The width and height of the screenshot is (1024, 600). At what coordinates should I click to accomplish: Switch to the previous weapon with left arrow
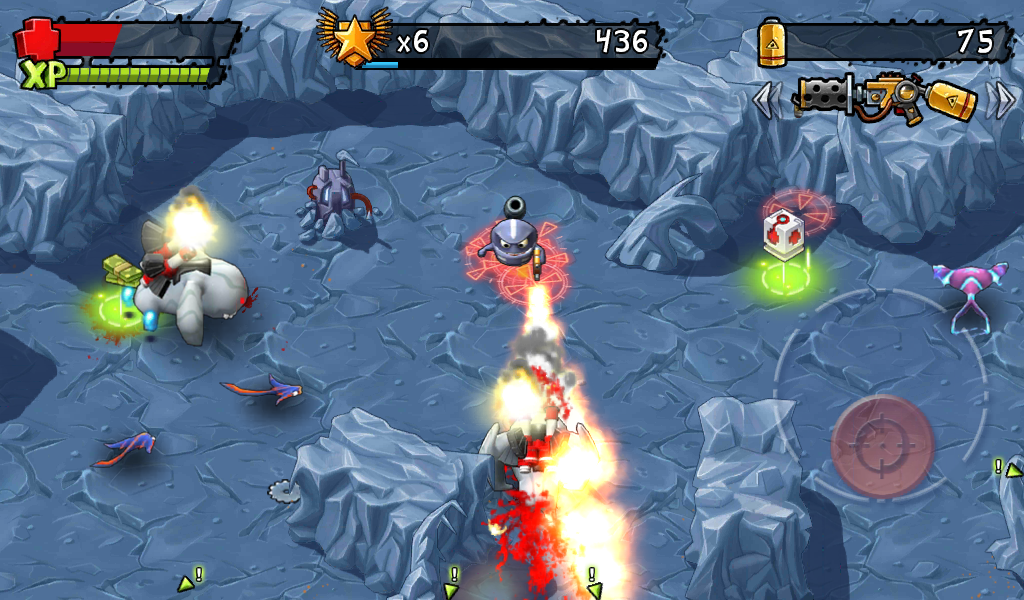pos(768,100)
